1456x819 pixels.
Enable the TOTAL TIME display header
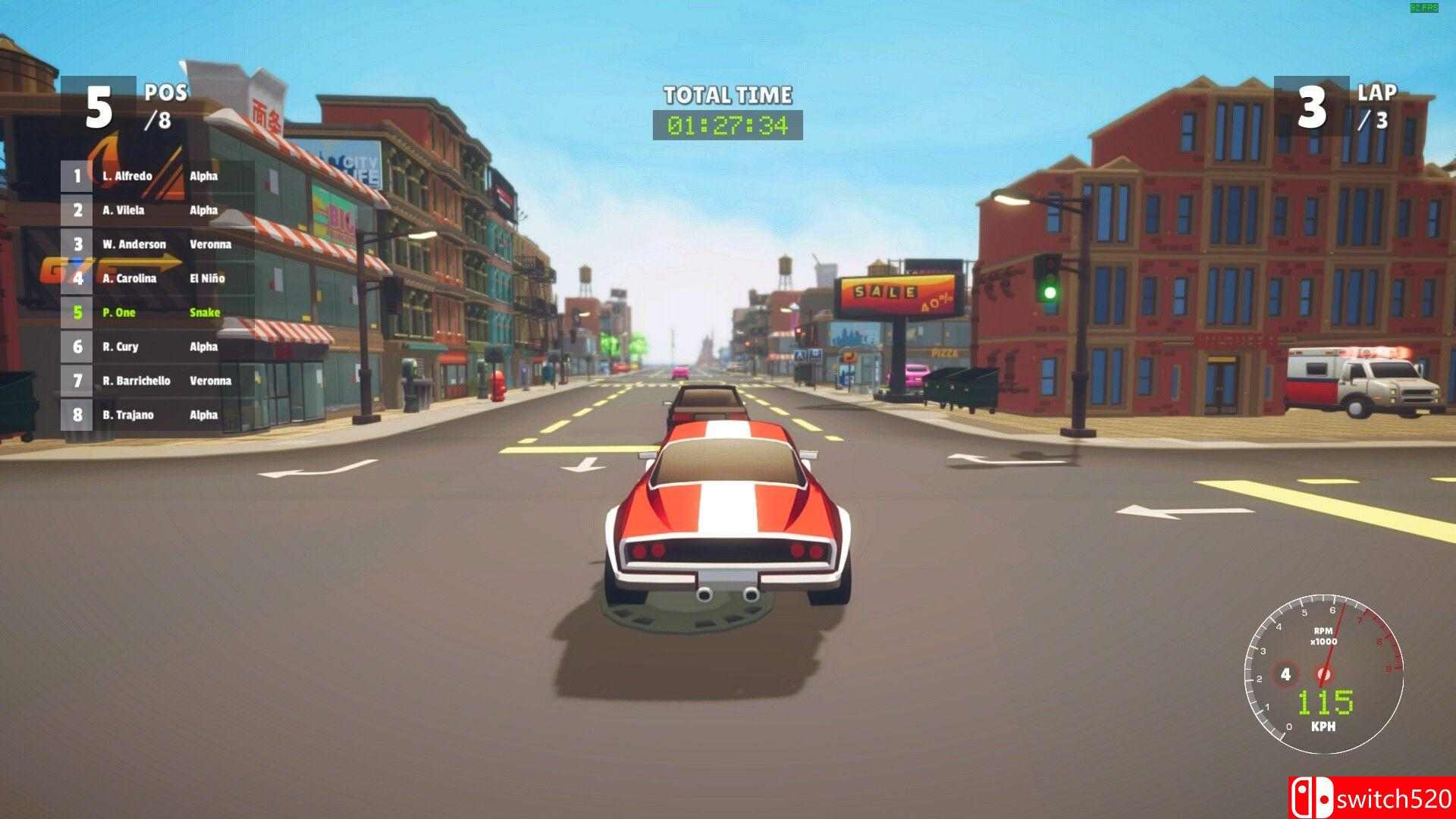[x=726, y=96]
